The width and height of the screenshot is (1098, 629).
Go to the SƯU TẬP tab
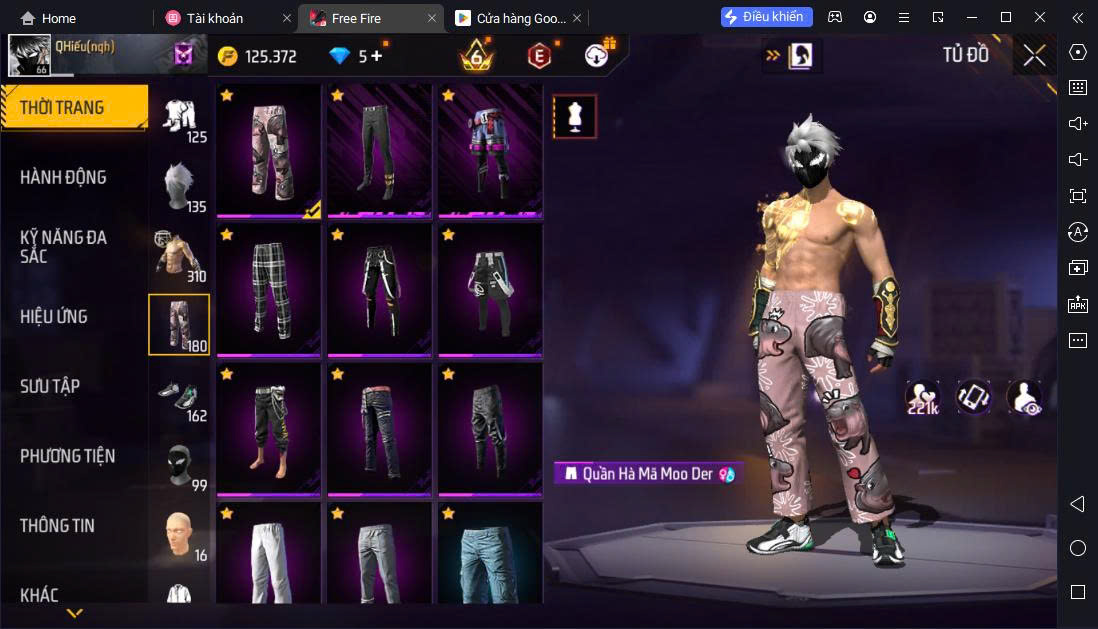pos(50,386)
